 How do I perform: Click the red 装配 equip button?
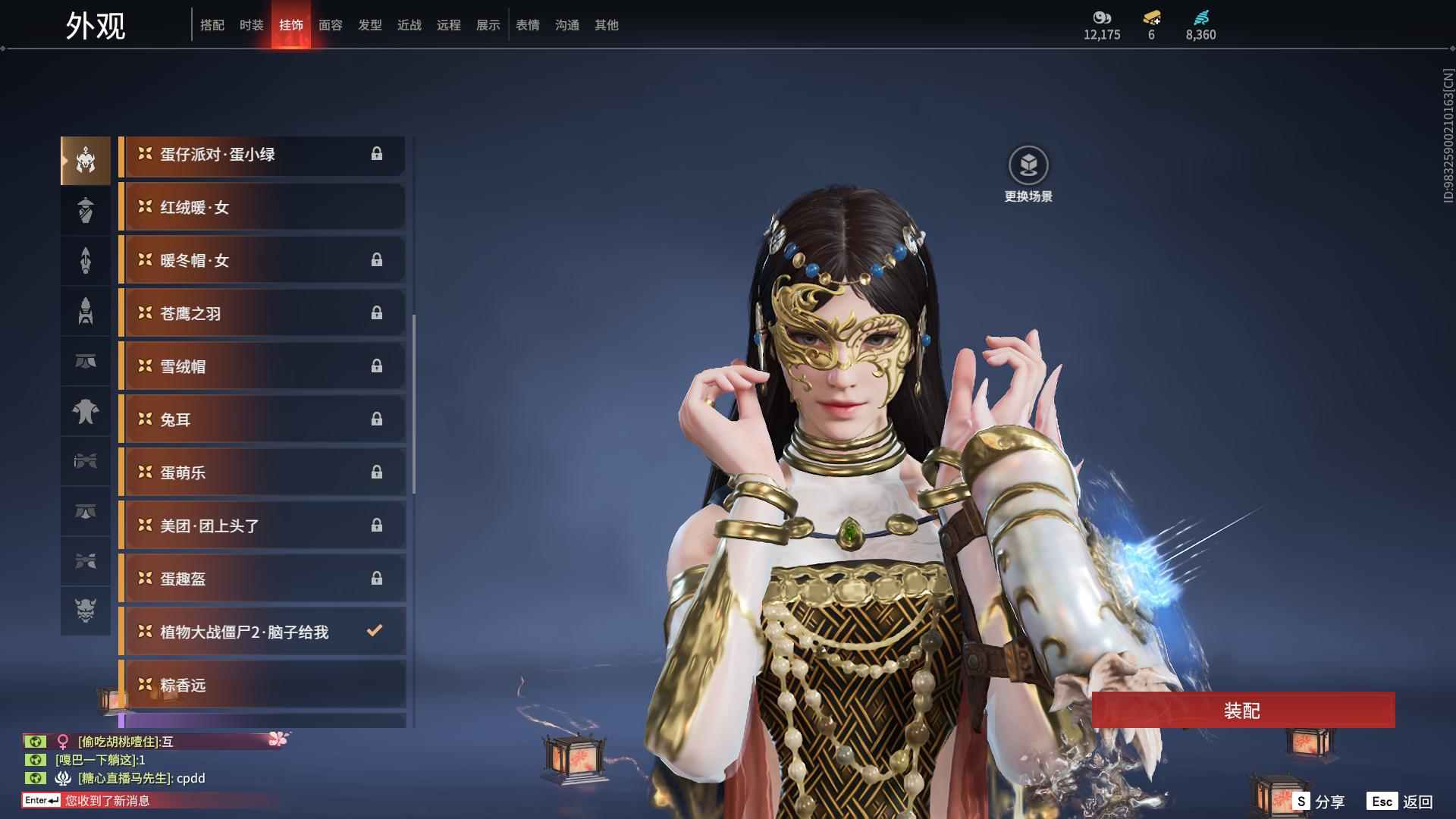pos(1243,710)
